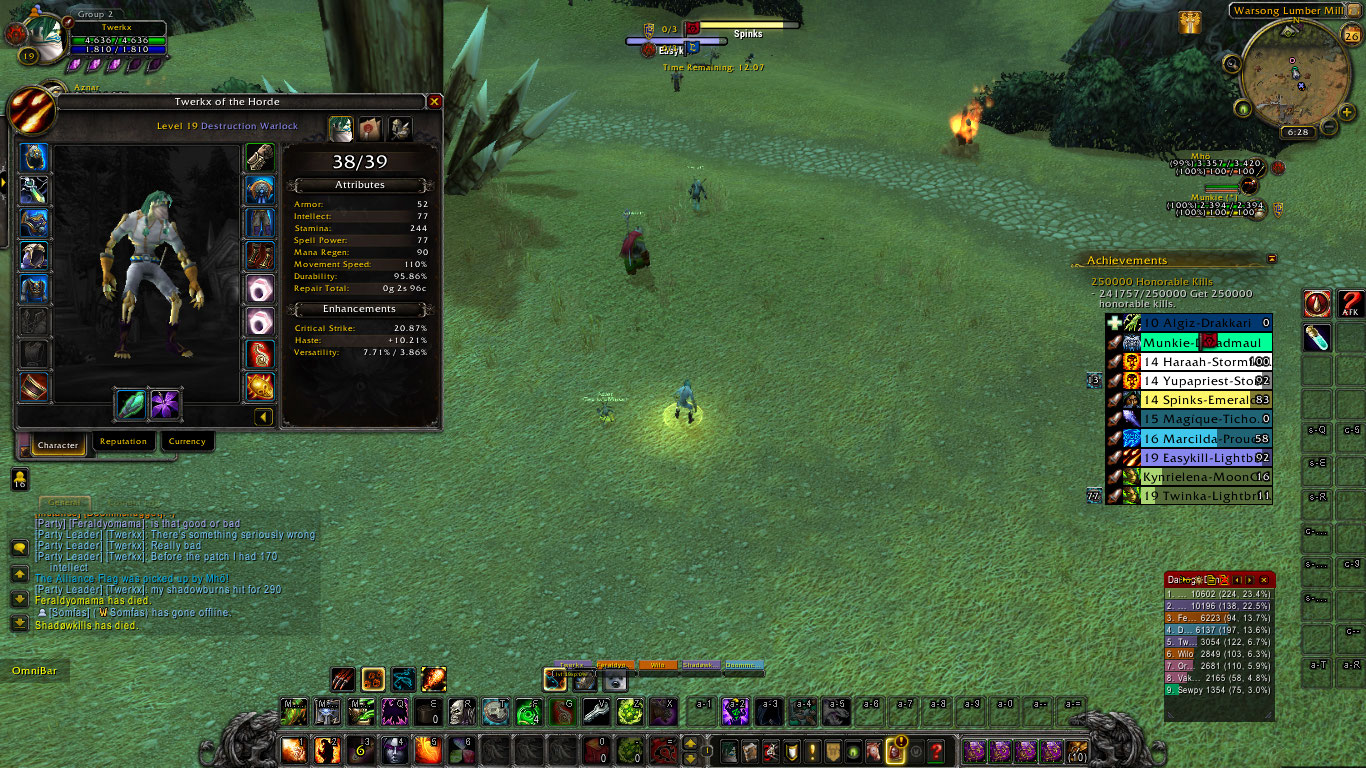Open the equipment manager pane icon
The image size is (1366, 768).
click(400, 128)
